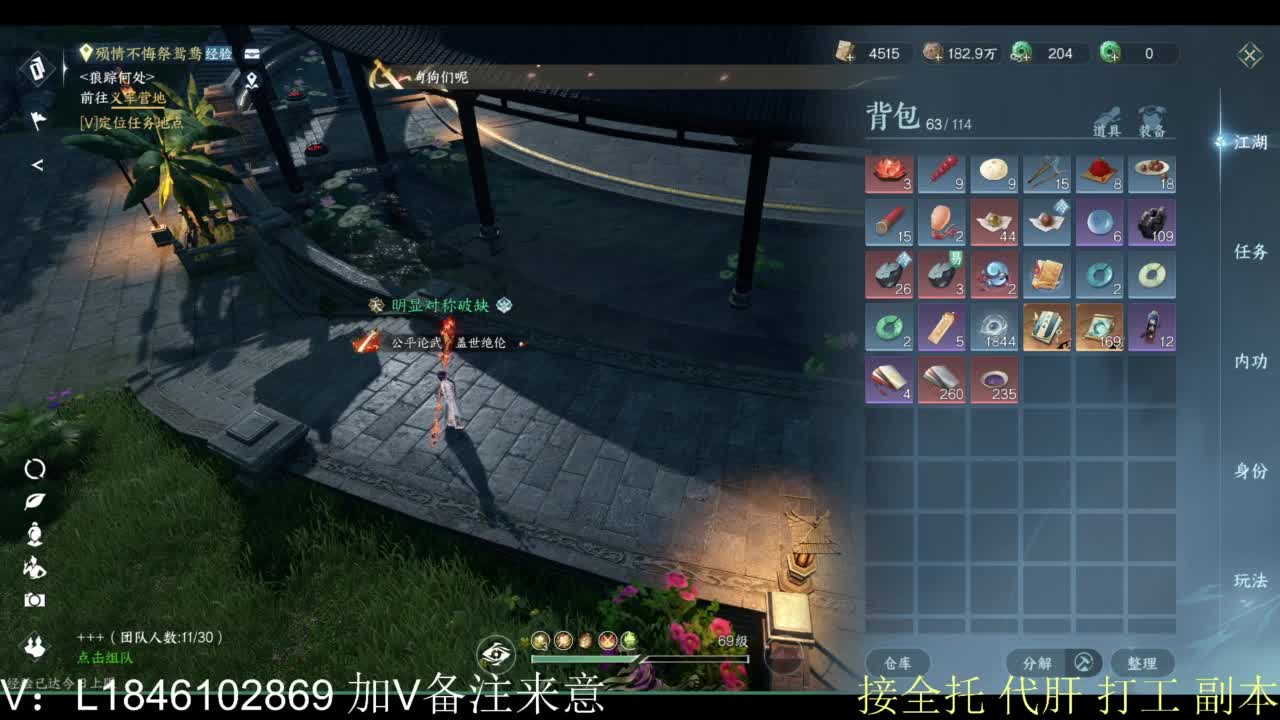
Task: Toggle the quest tracker arrow next to 经验
Action: pos(252,54)
